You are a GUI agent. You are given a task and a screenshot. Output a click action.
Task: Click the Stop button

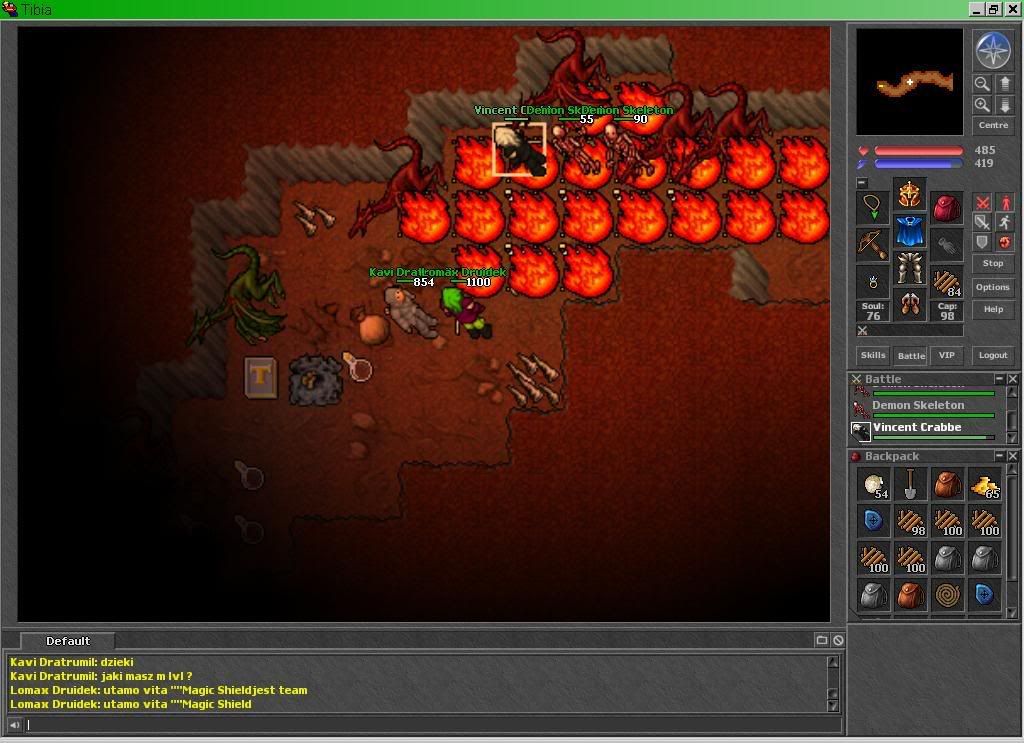992,263
